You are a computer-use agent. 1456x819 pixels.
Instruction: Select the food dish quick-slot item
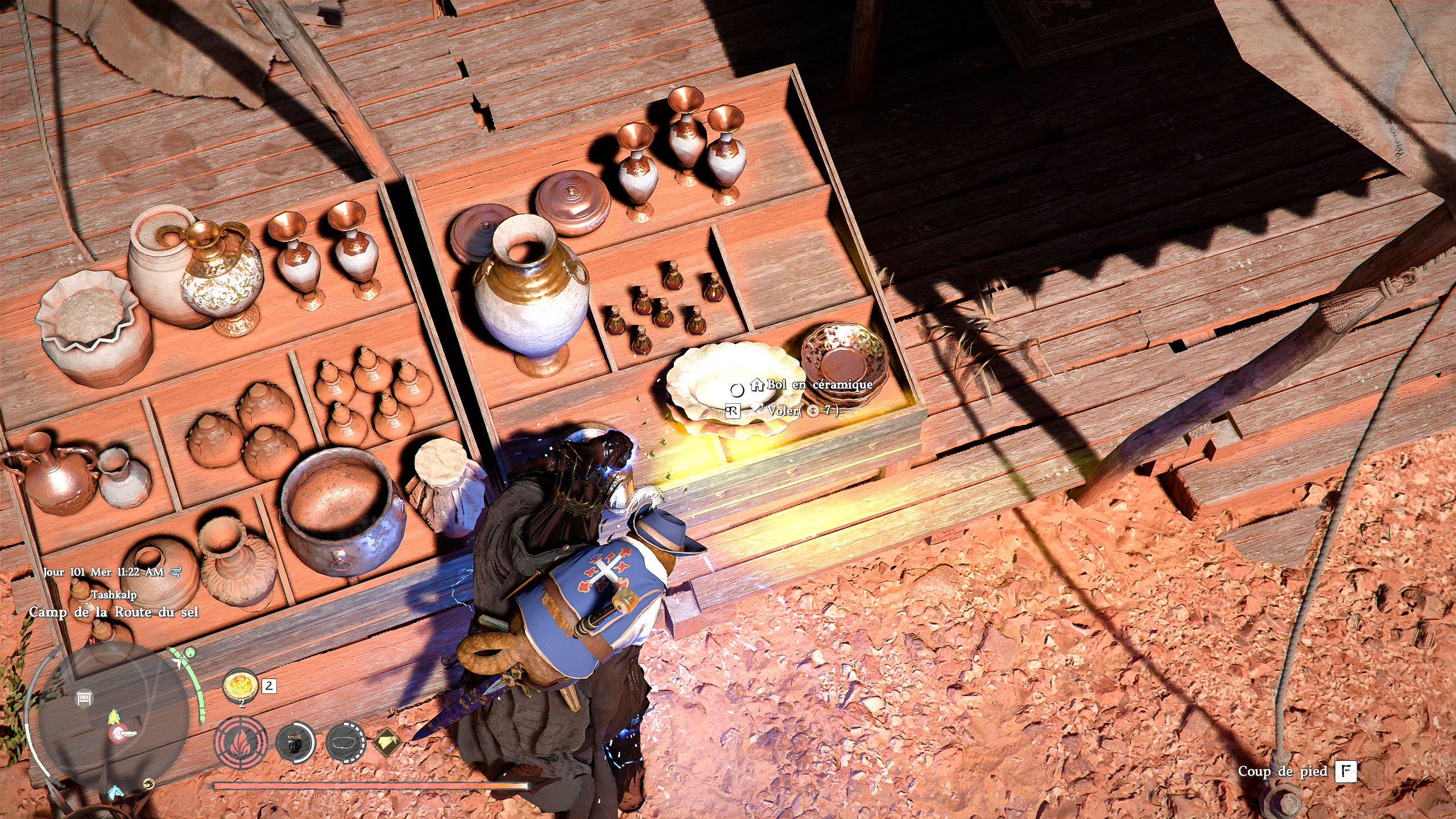[x=239, y=686]
